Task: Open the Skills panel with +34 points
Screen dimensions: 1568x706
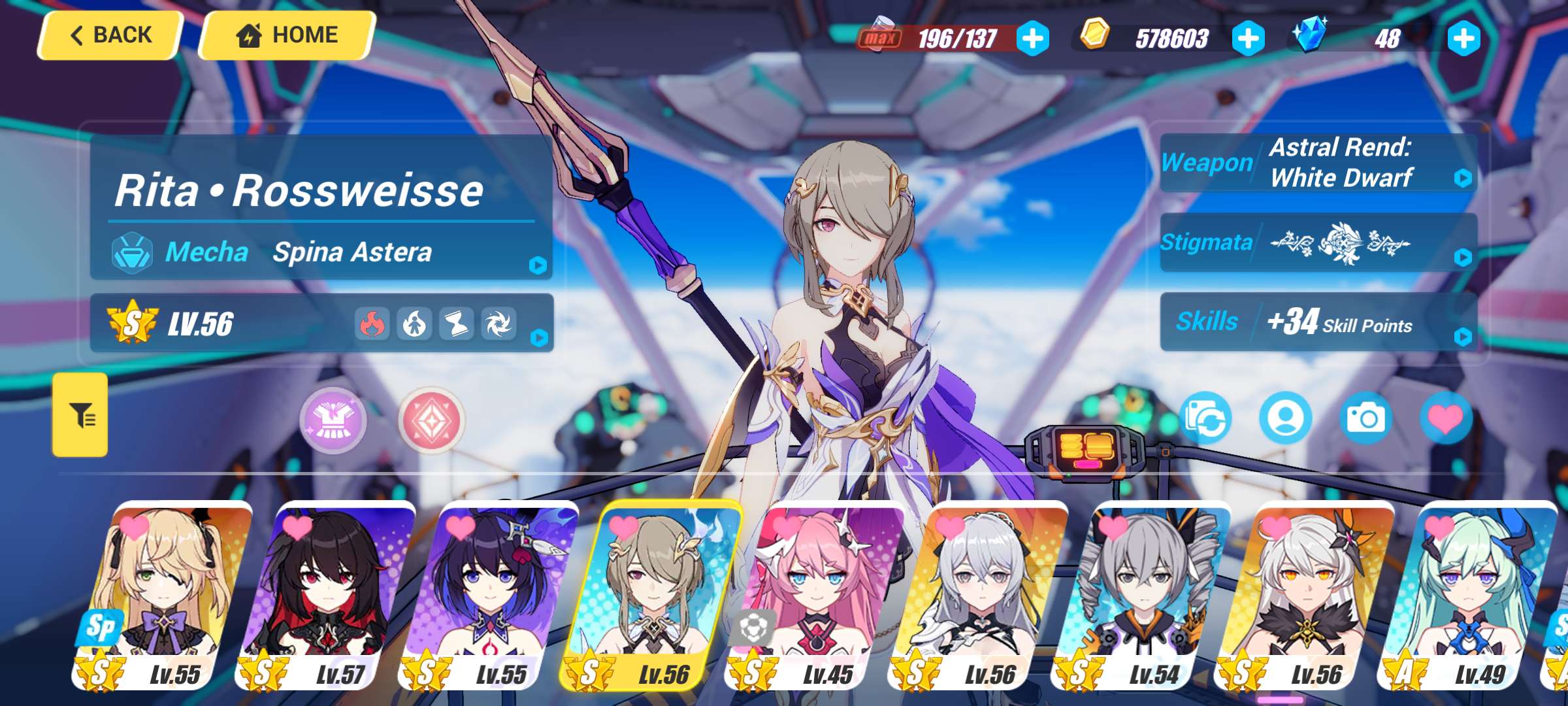Action: (1318, 322)
